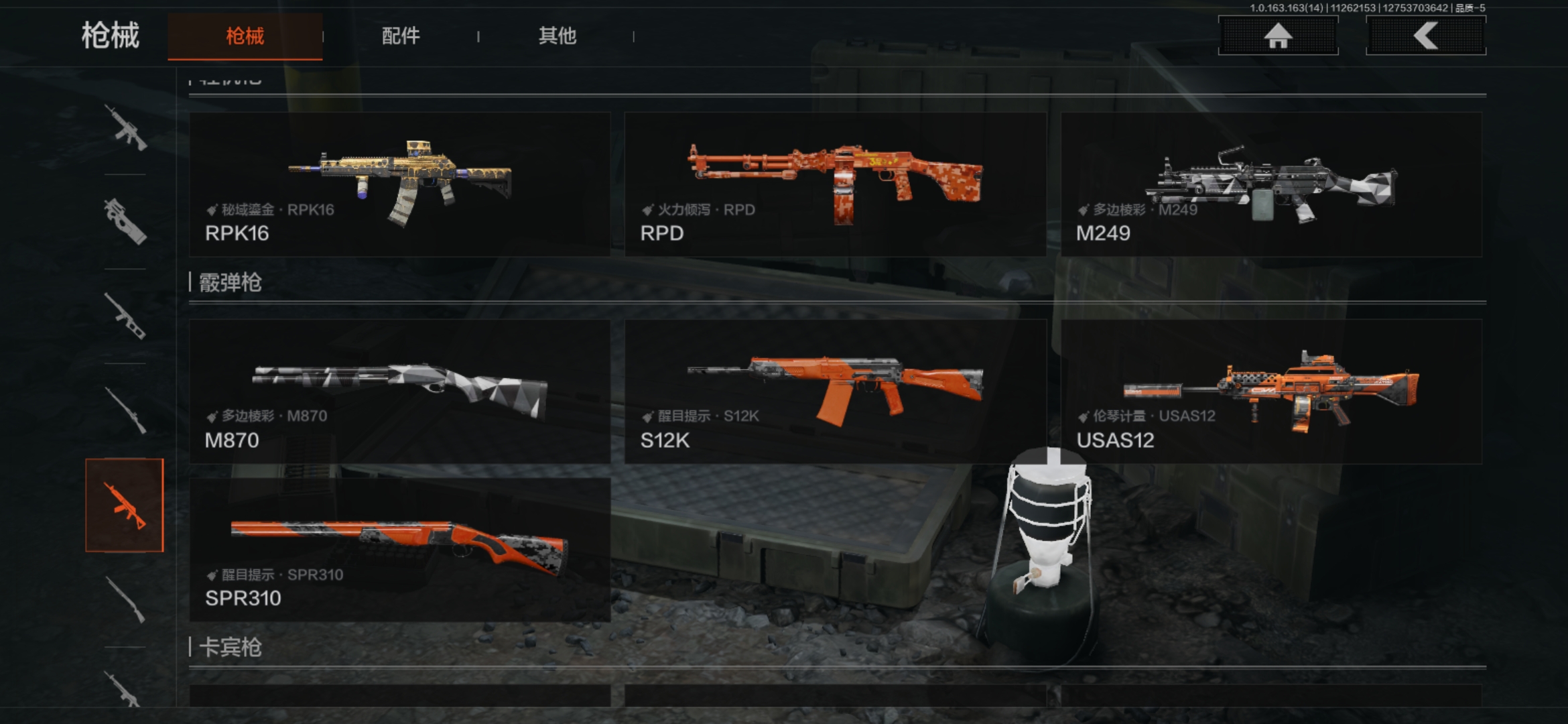This screenshot has height=724, width=1568.
Task: Switch to the 枪械 firearms tab
Action: [x=245, y=36]
